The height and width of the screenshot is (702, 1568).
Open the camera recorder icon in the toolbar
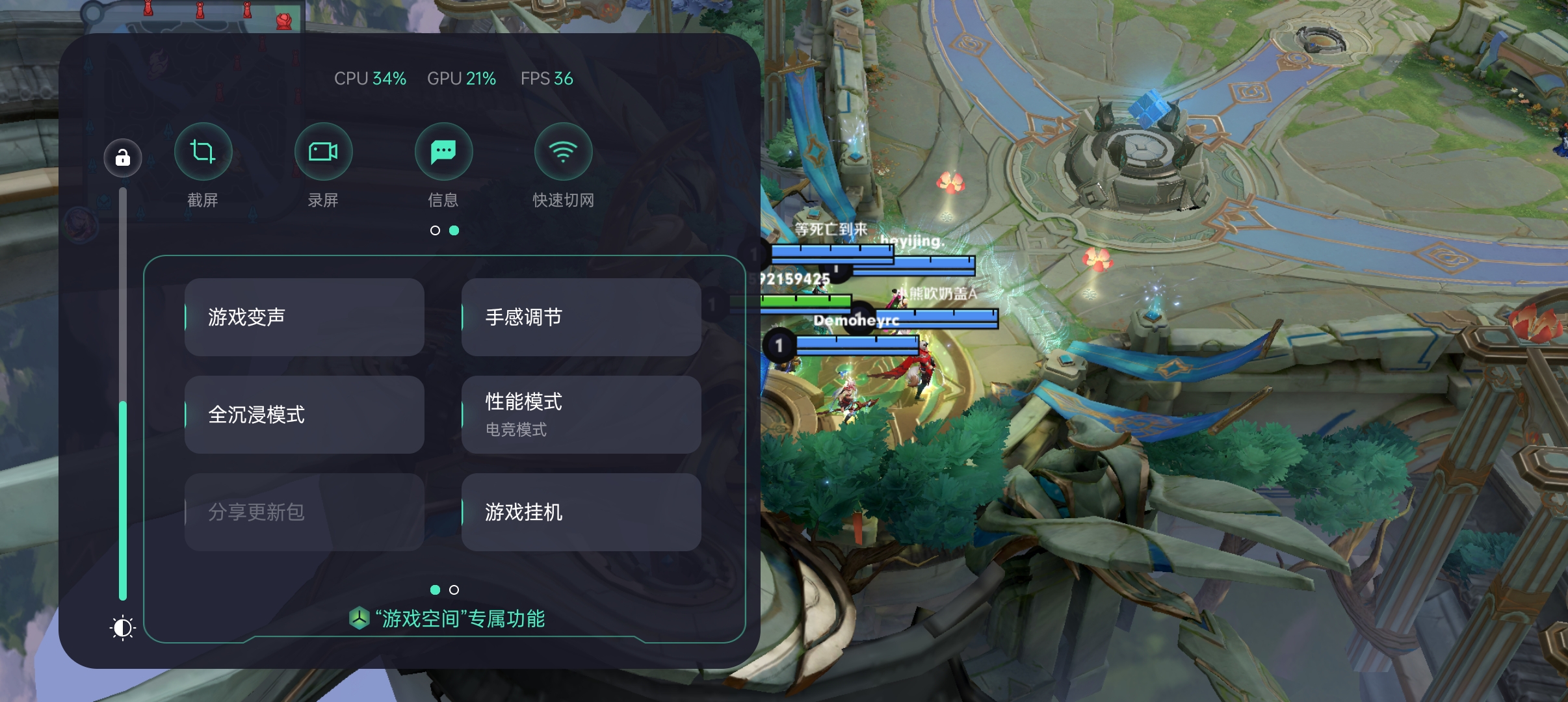click(x=323, y=151)
